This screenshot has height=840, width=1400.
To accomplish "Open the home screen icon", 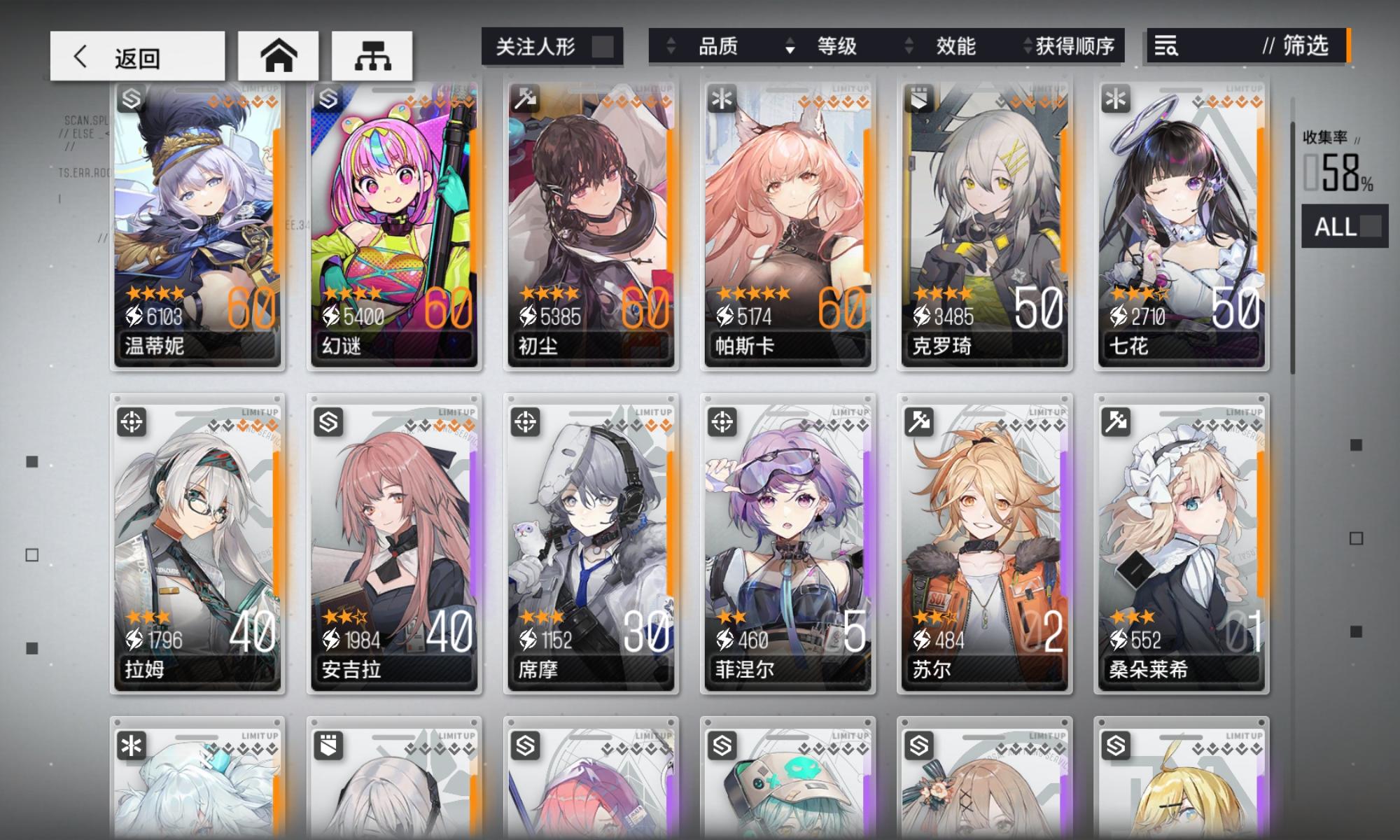I will pyautogui.click(x=280, y=55).
